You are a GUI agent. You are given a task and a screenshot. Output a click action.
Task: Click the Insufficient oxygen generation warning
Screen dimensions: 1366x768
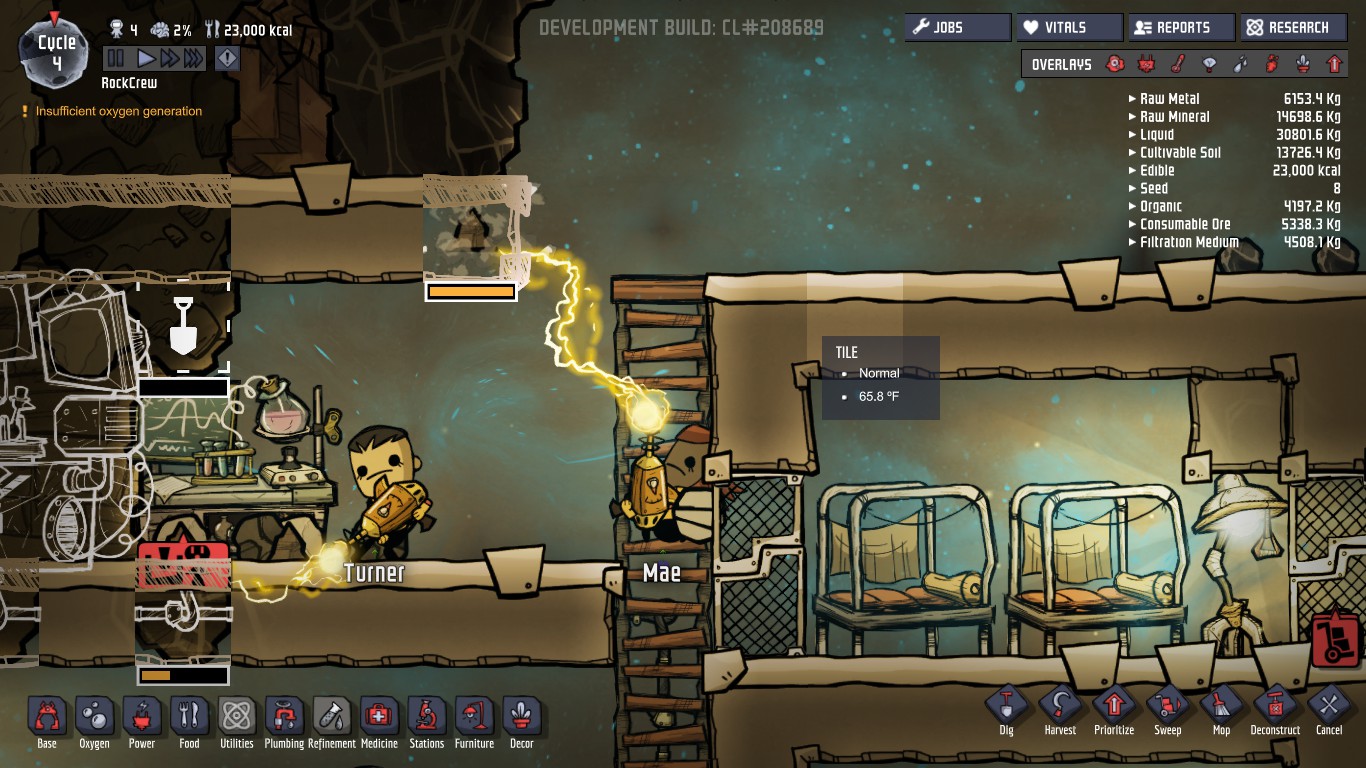pyautogui.click(x=118, y=111)
